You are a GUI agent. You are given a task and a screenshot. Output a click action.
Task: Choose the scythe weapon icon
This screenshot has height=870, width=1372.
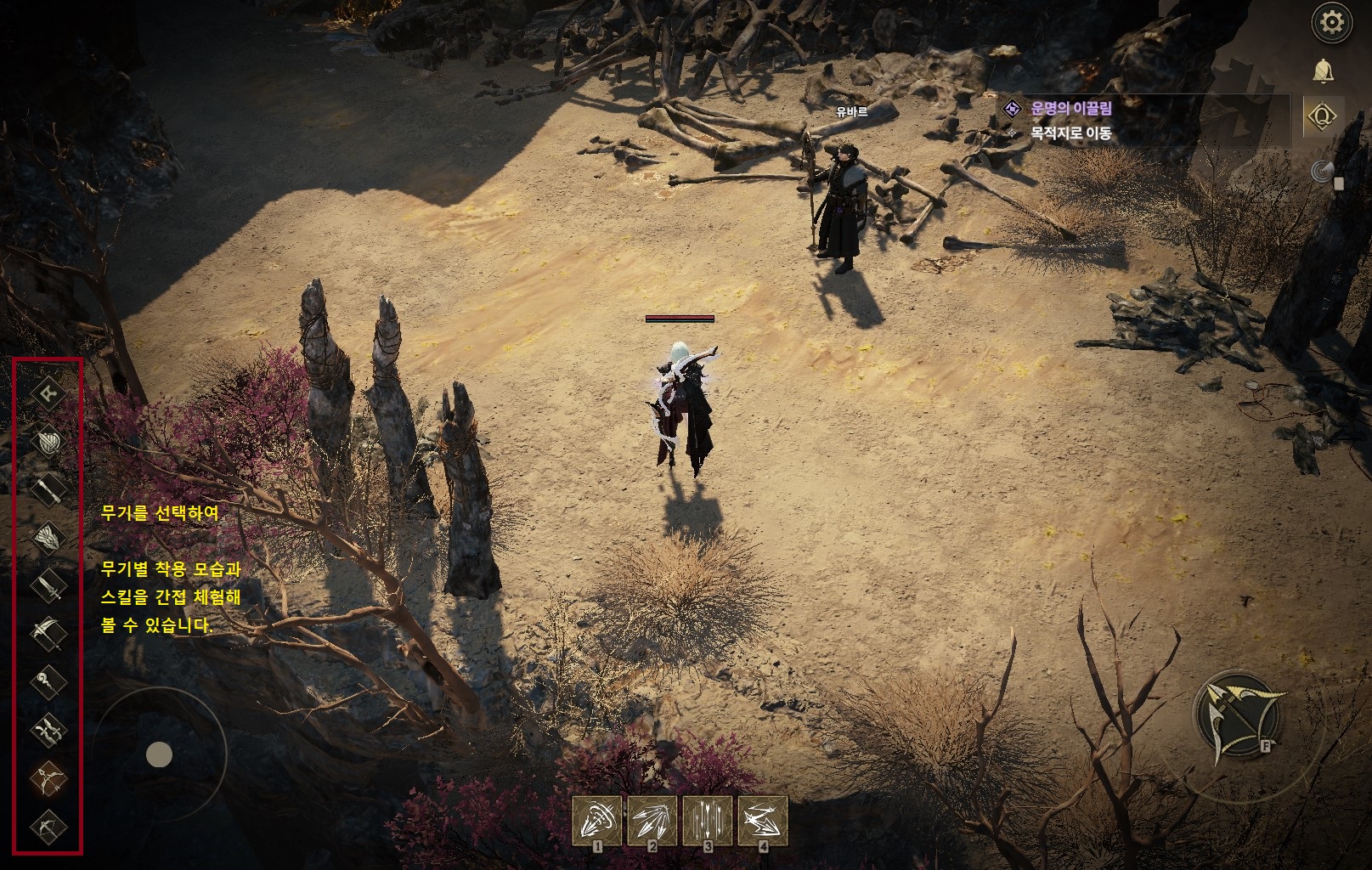click(48, 633)
